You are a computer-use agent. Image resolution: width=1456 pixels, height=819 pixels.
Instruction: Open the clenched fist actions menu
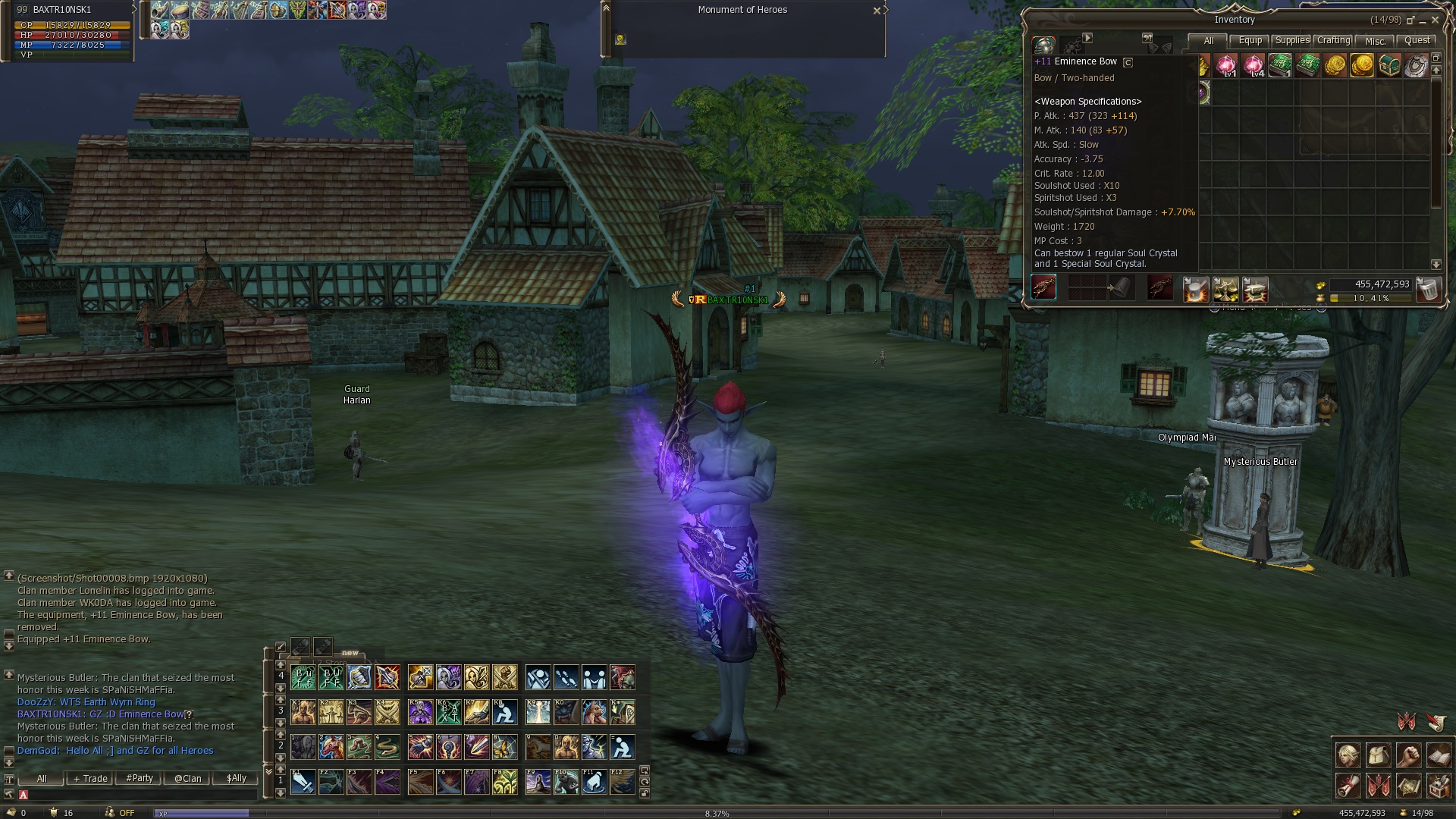[1408, 756]
